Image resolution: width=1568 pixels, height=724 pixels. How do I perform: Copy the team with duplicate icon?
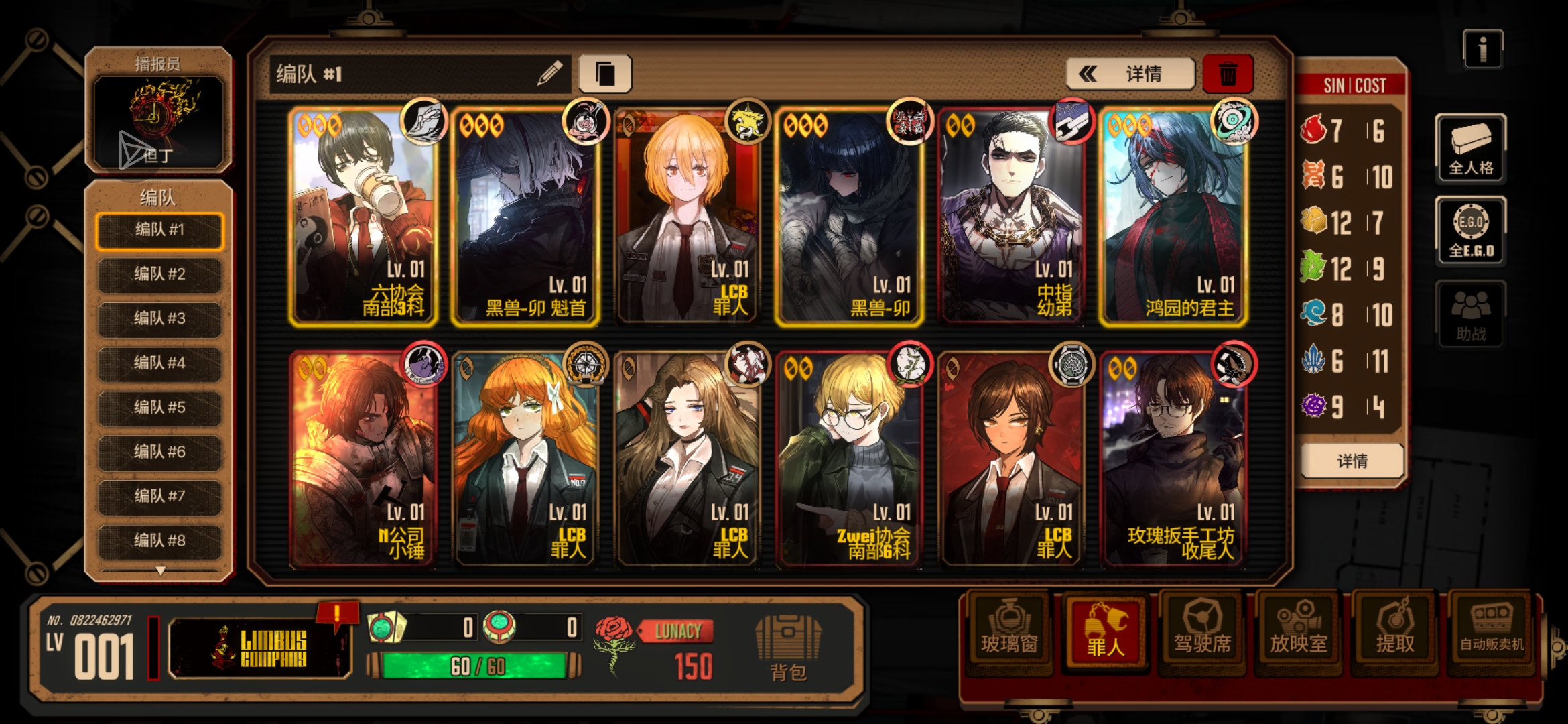(x=604, y=74)
